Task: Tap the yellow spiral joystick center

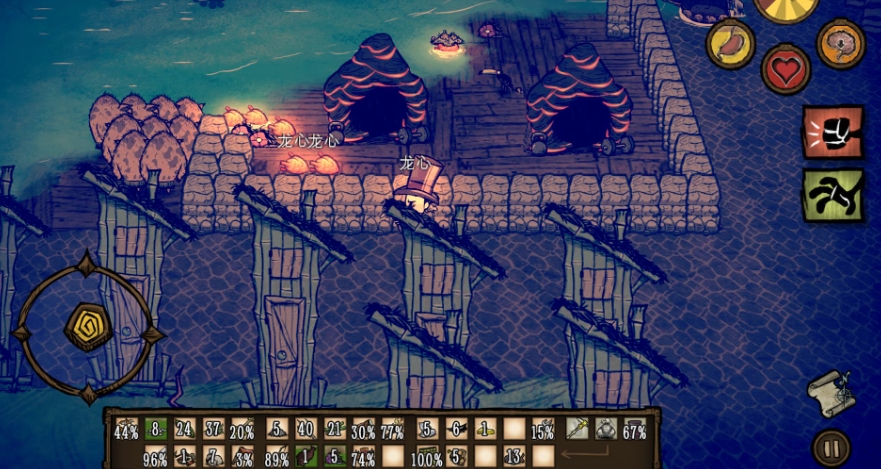Action: click(x=87, y=327)
